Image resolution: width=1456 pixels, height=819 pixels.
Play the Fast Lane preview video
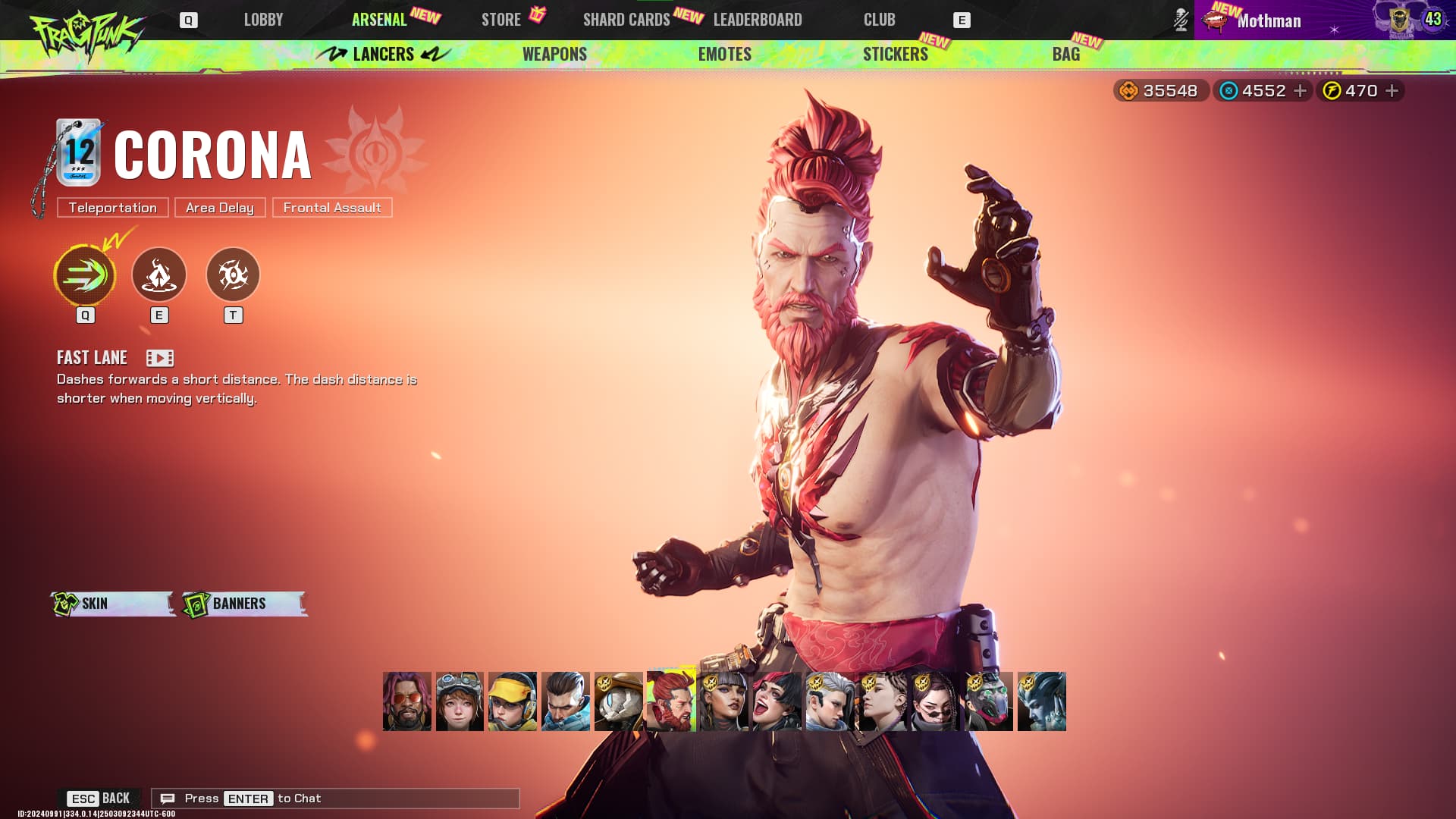tap(160, 358)
